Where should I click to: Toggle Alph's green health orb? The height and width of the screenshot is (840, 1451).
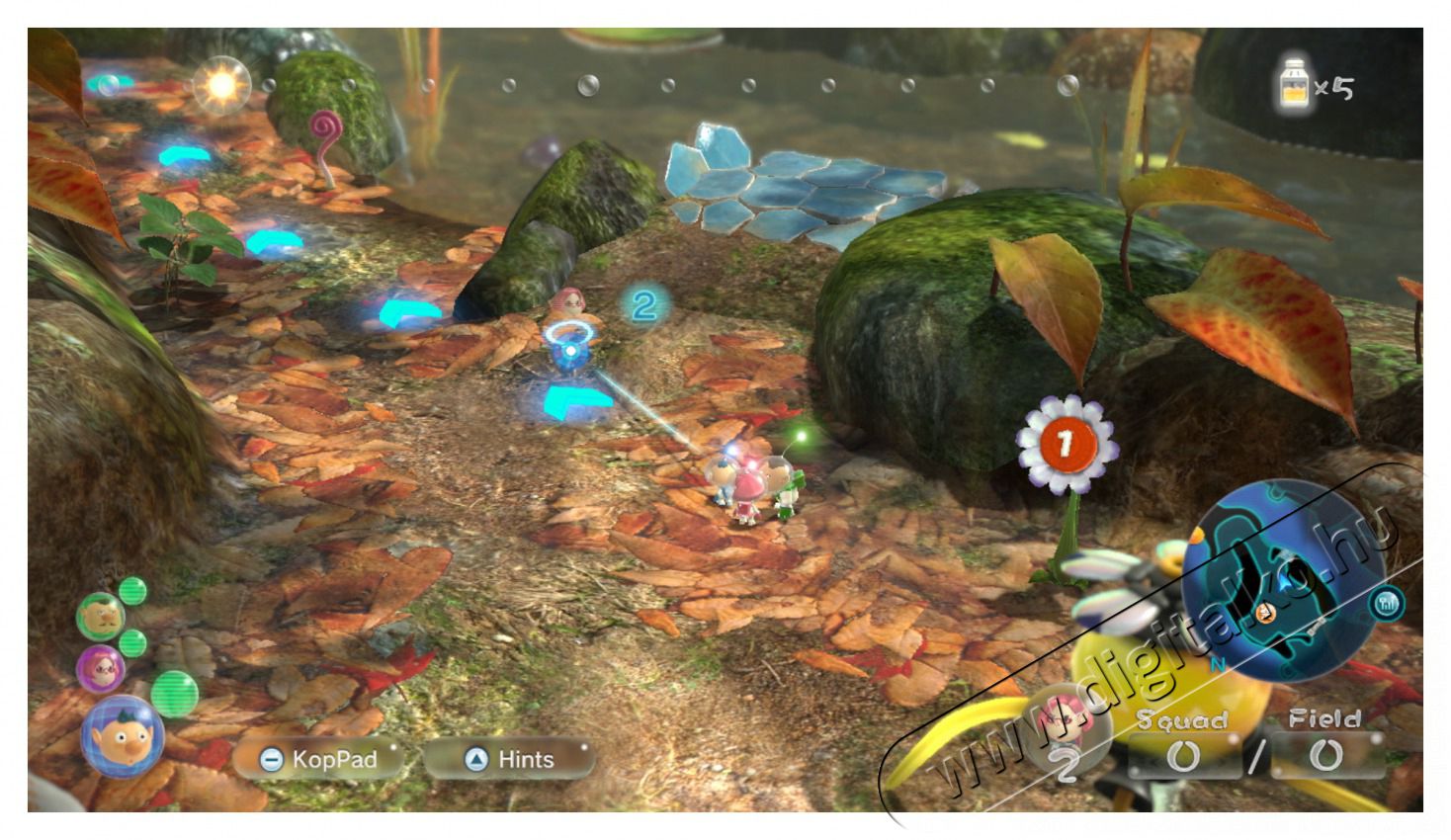[x=175, y=693]
